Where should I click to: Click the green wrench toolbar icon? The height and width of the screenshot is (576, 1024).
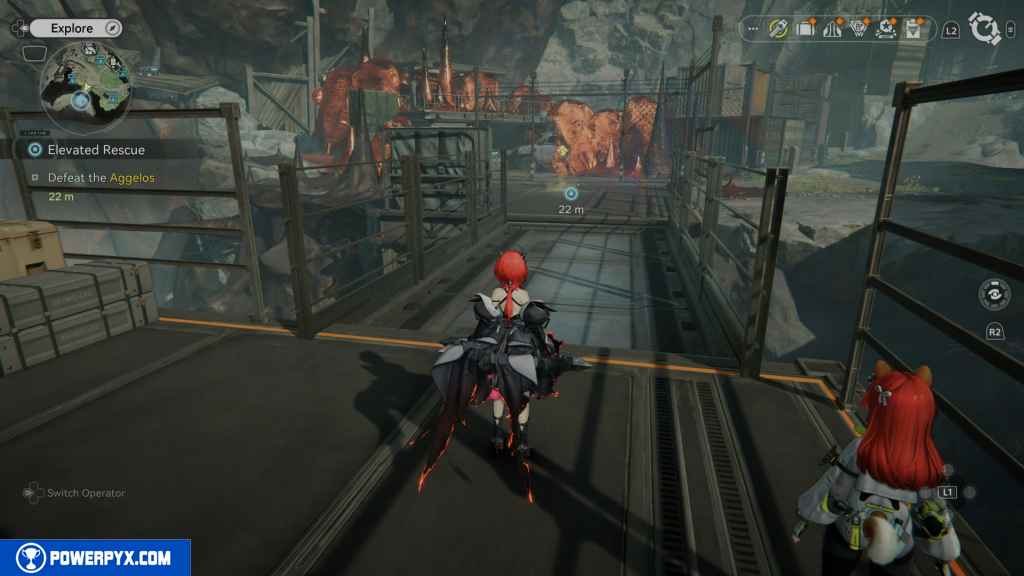click(x=779, y=28)
